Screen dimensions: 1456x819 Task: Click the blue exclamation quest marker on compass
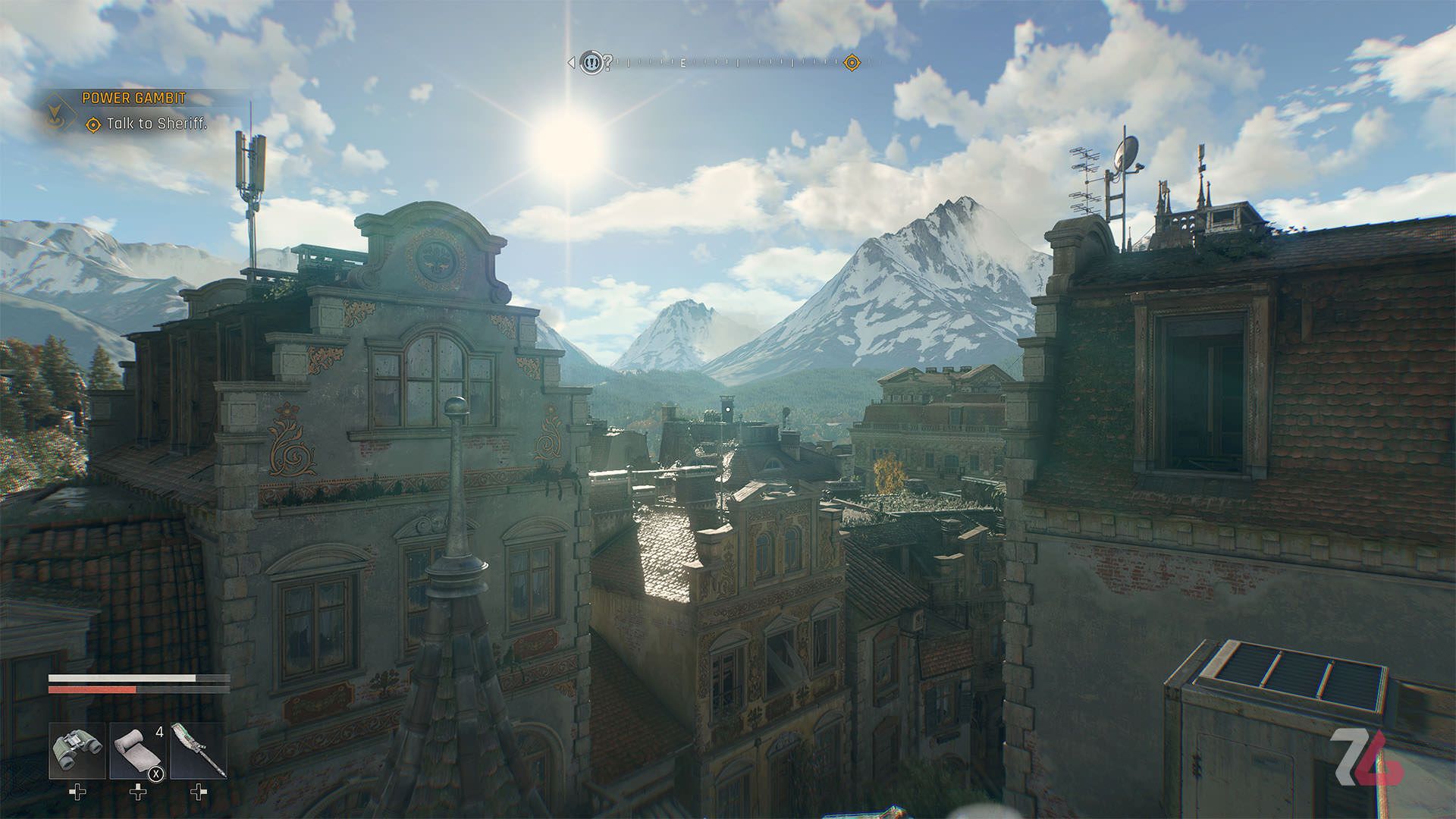pyautogui.click(x=592, y=64)
